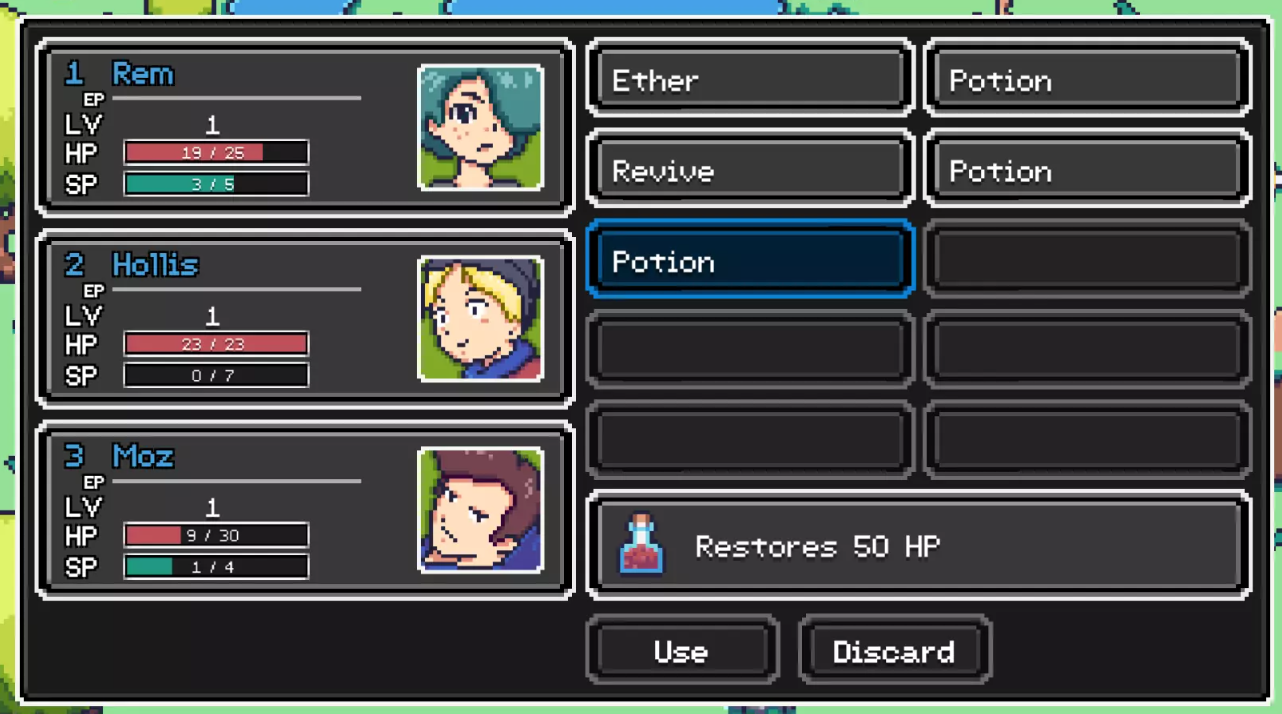Discard the selected item
Screen dimensions: 1282x714
(894, 651)
